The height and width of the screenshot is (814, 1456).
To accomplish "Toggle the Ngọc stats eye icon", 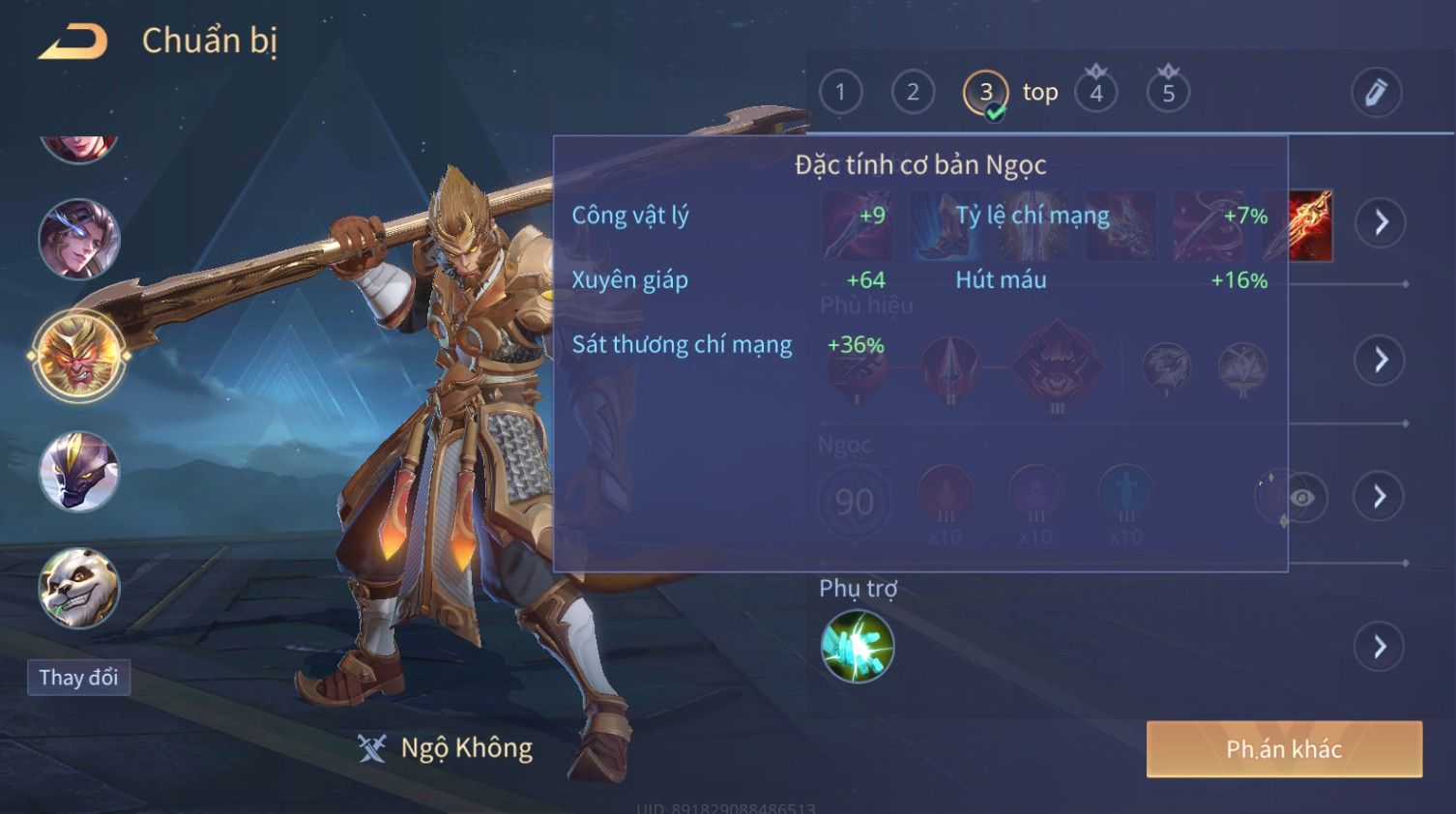I will (1301, 497).
